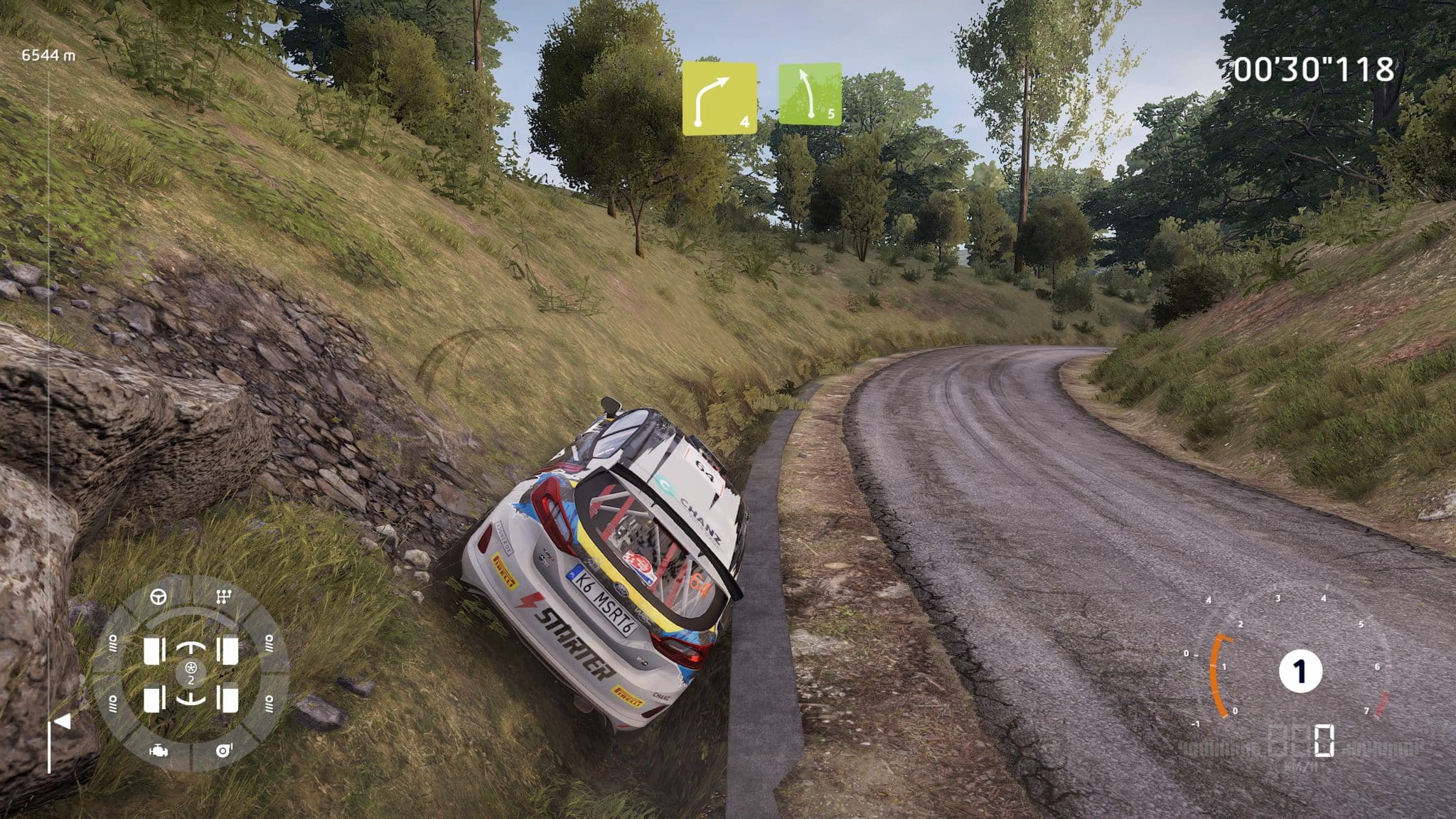The width and height of the screenshot is (1456, 819).
Task: Click the front-left tyre icon in damage wheel
Action: (154, 651)
